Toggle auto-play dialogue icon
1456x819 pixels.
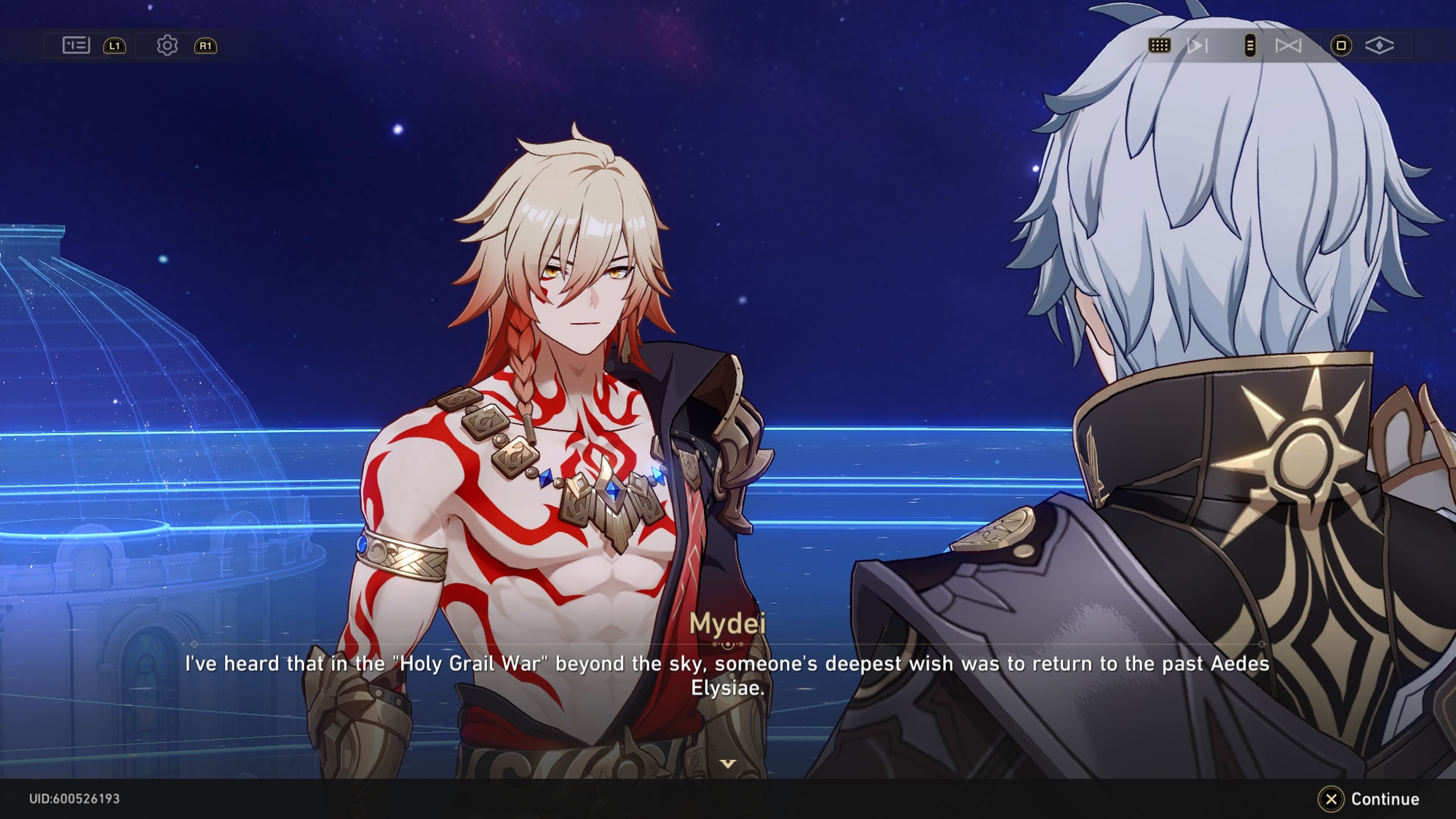(x=1197, y=46)
